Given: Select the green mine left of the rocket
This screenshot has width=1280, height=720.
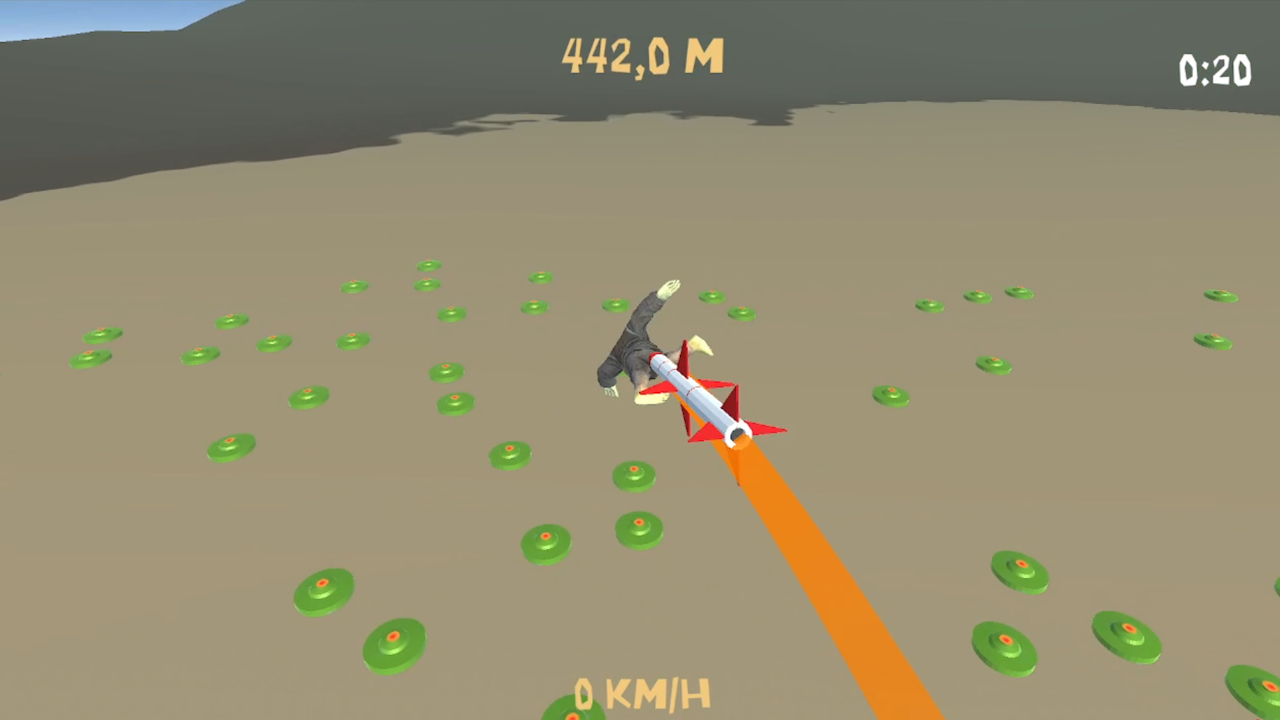Looking at the screenshot, I should click(x=508, y=452).
